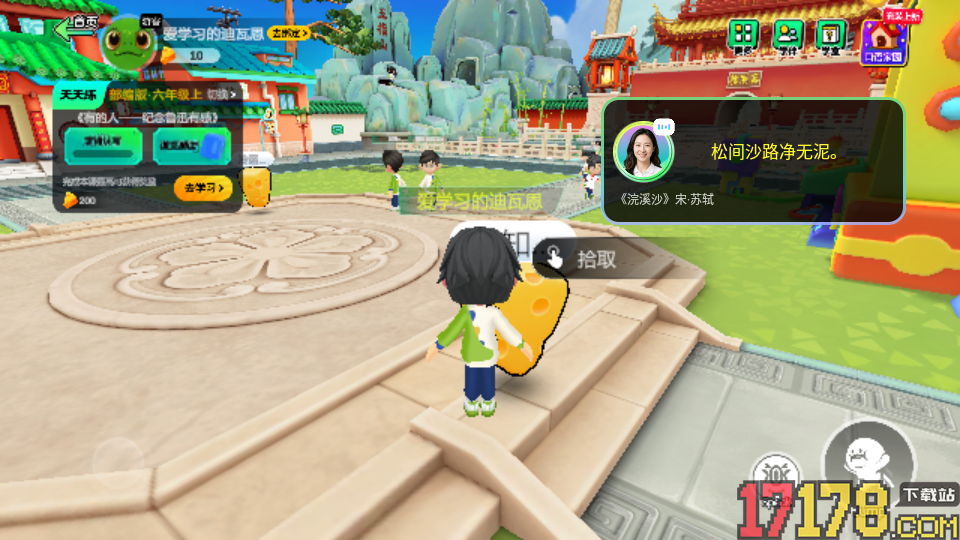Play the poem audio voice icon
Image resolution: width=960 pixels, height=540 pixels.
pos(665,128)
